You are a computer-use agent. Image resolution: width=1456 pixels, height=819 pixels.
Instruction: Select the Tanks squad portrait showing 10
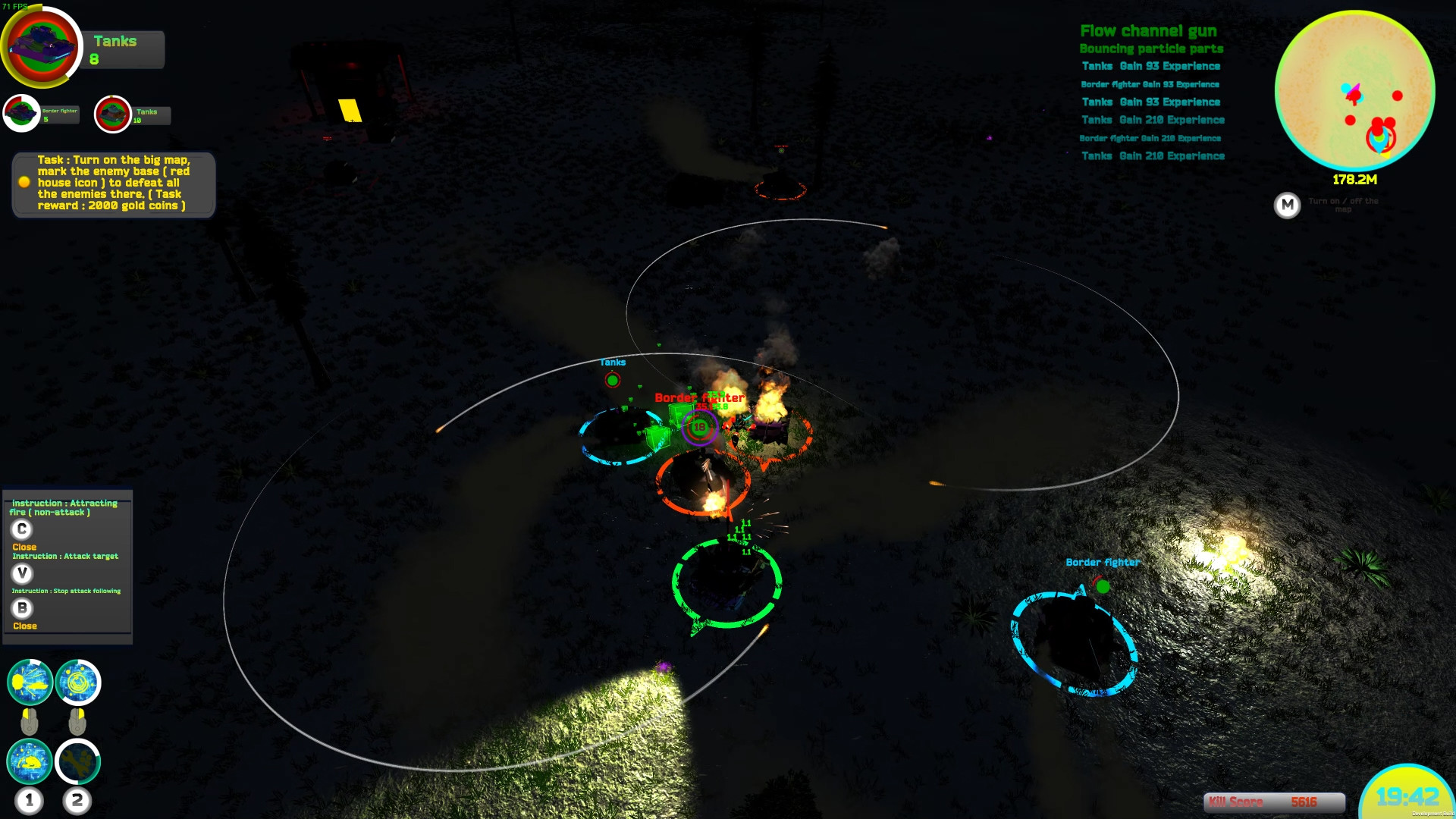(x=112, y=115)
